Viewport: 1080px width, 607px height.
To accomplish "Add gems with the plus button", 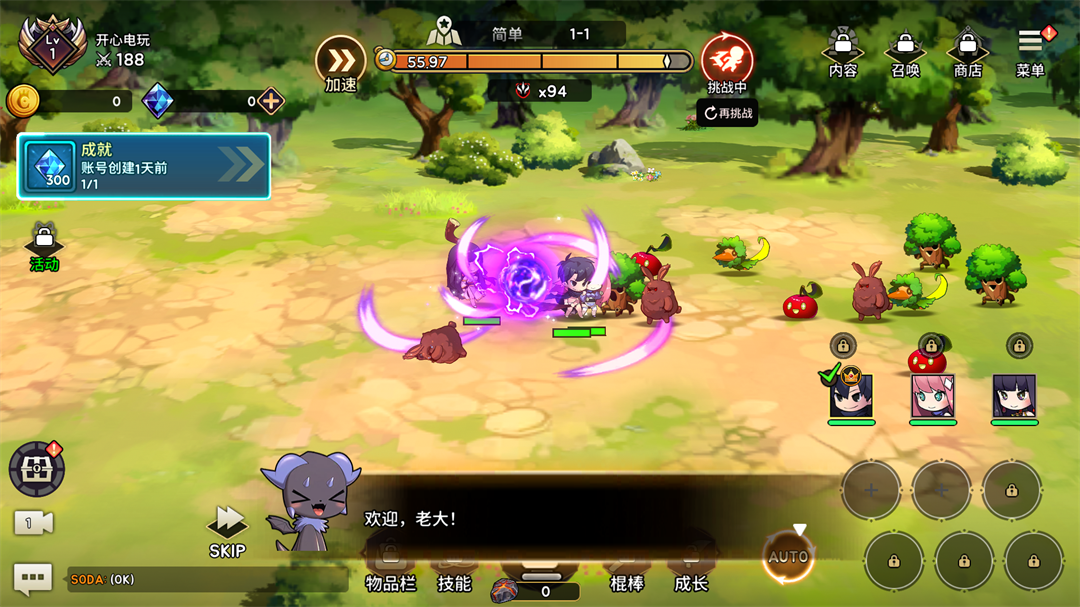I will point(271,101).
